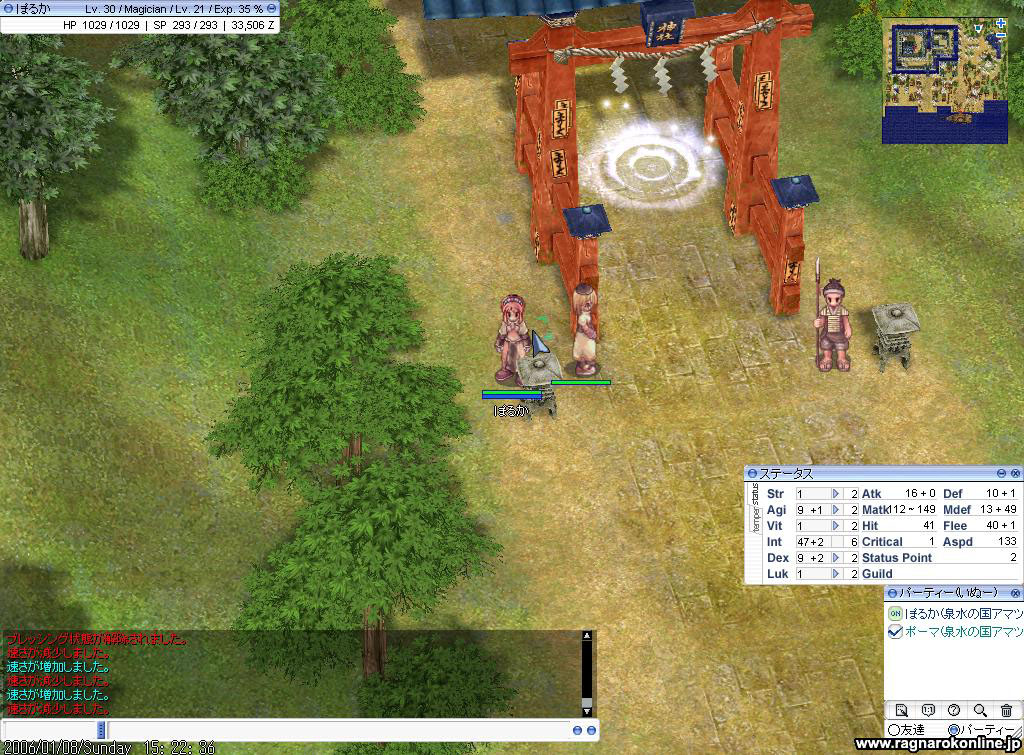Click the question mark icon in party window
The width and height of the screenshot is (1024, 755).
954,710
